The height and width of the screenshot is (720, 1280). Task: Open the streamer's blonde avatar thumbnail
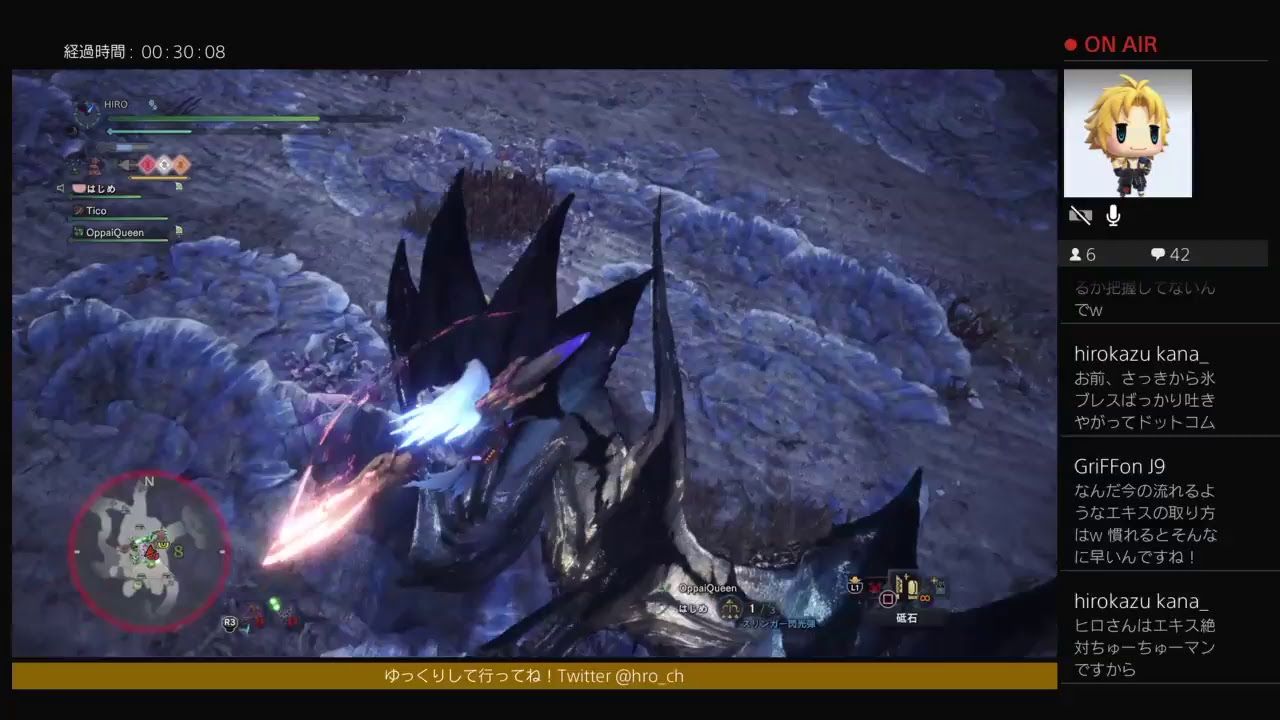coord(1127,133)
